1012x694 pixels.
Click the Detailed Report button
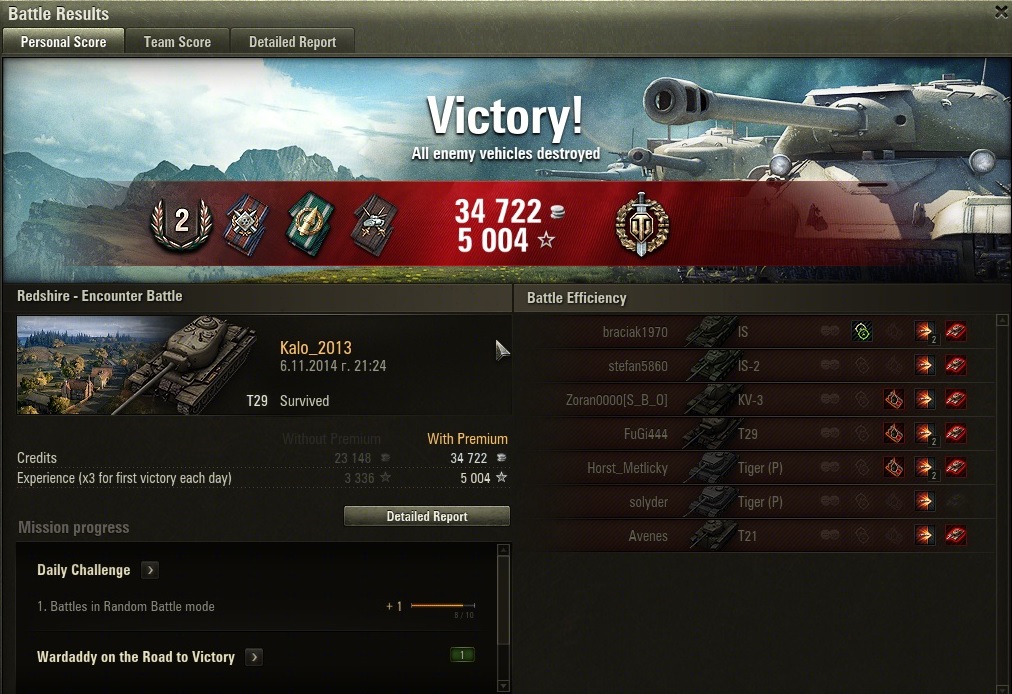[427, 516]
